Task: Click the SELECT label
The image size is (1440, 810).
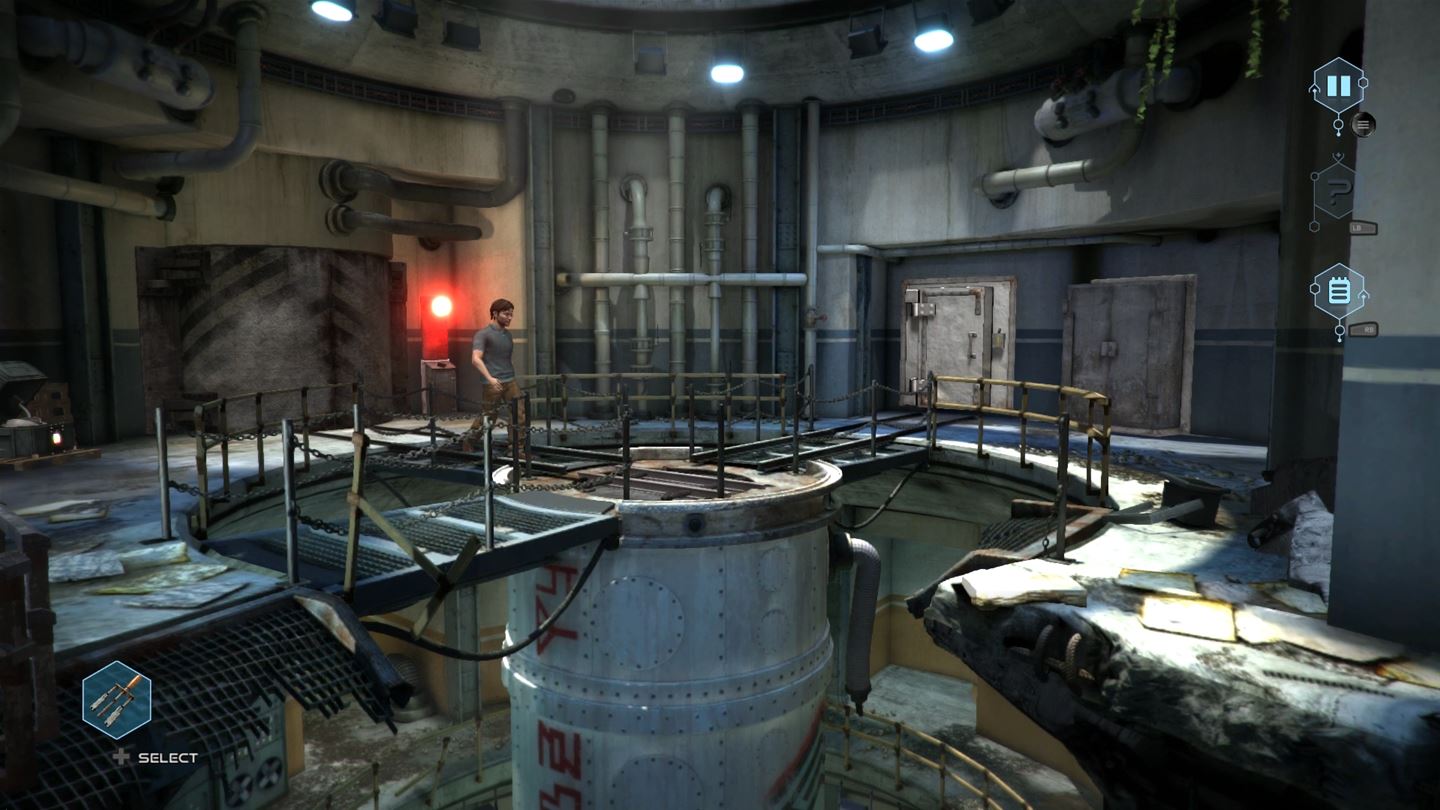Action: tap(167, 757)
